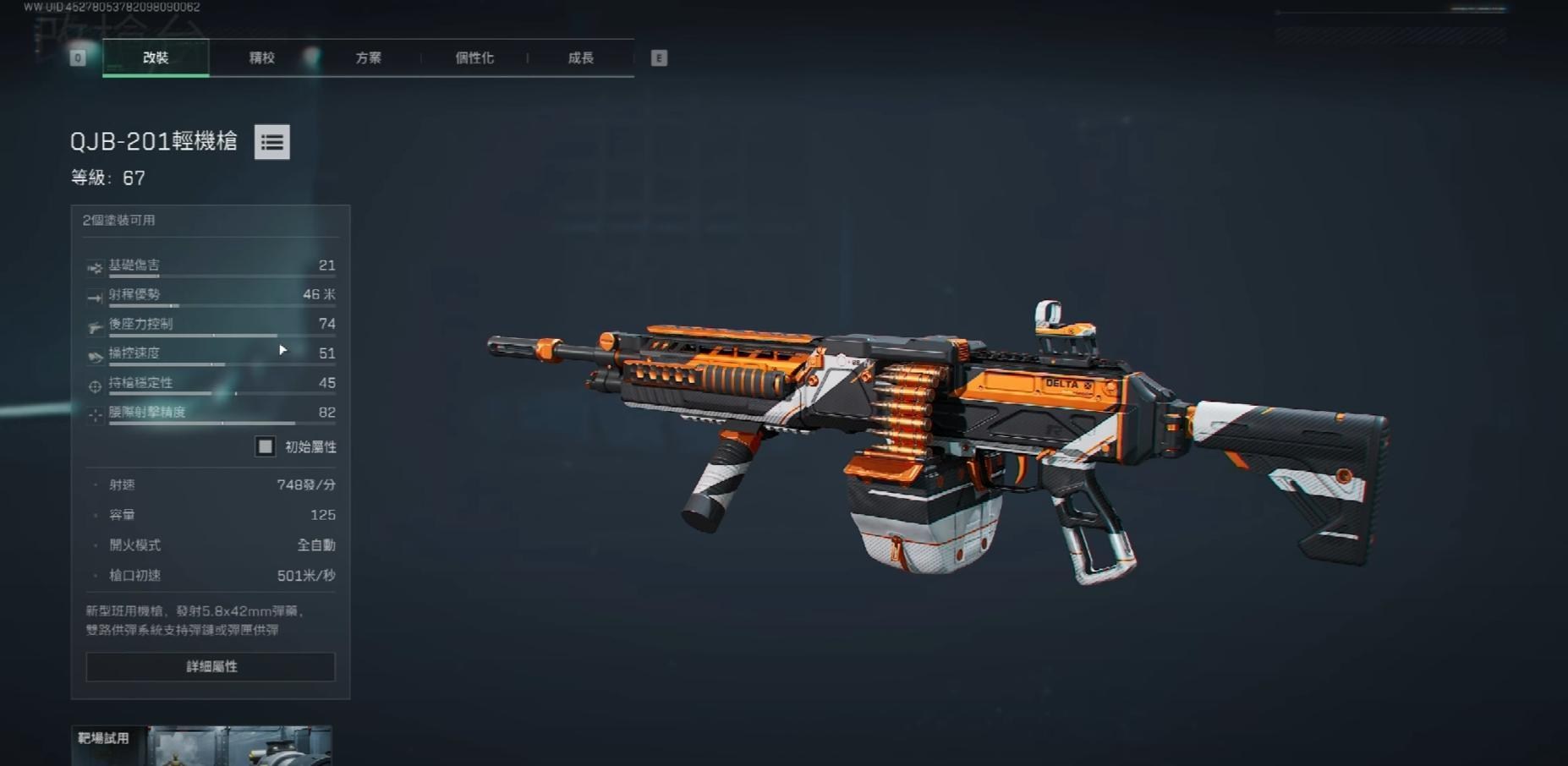Image resolution: width=1568 pixels, height=766 pixels.
Task: Open the 個性化 customization tab
Action: point(474,57)
